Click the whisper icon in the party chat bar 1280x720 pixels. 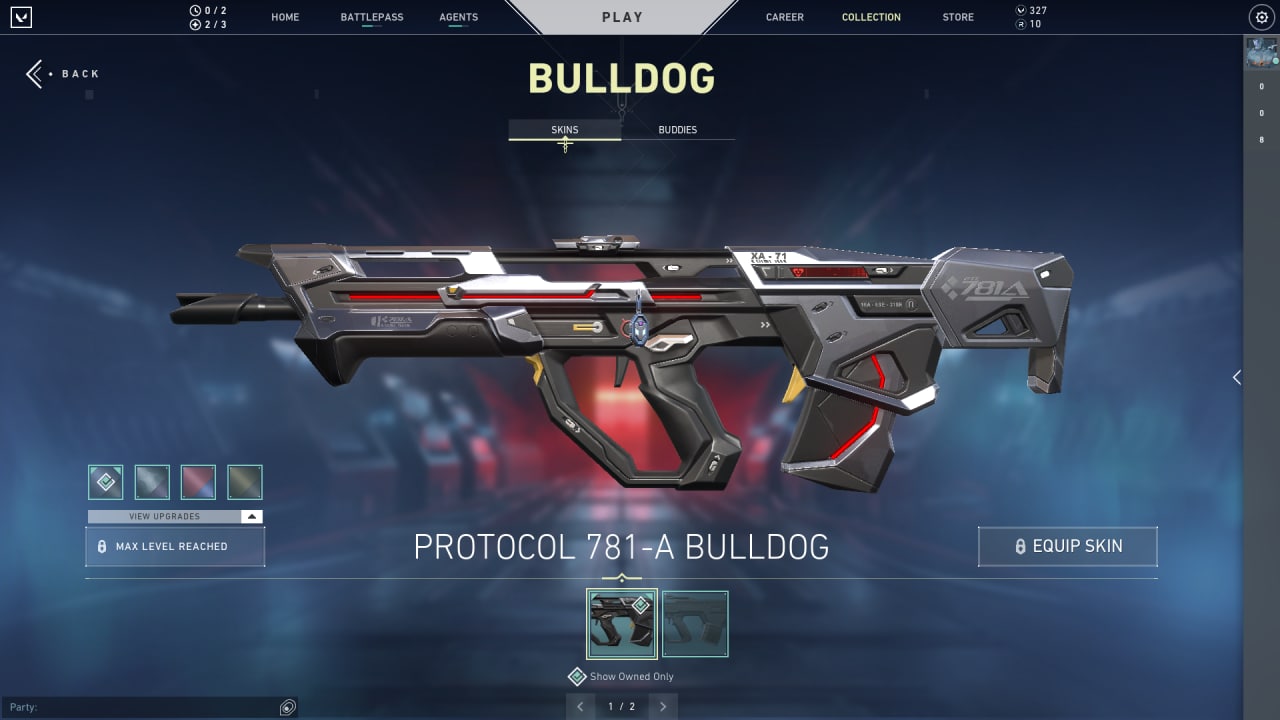(x=287, y=706)
